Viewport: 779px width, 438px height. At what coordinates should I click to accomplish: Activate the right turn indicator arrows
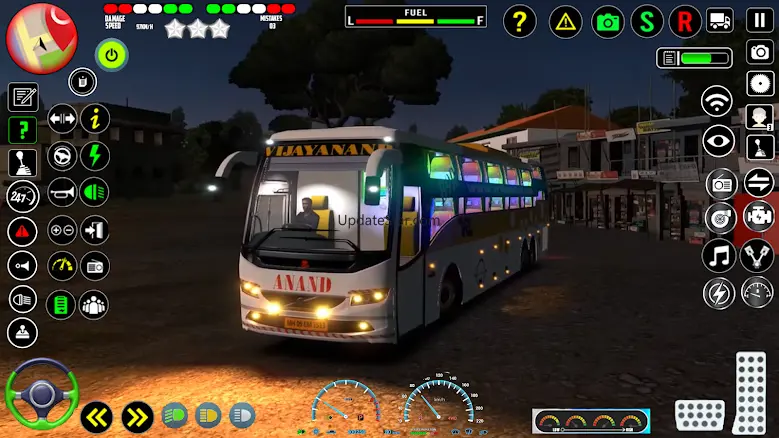137,416
